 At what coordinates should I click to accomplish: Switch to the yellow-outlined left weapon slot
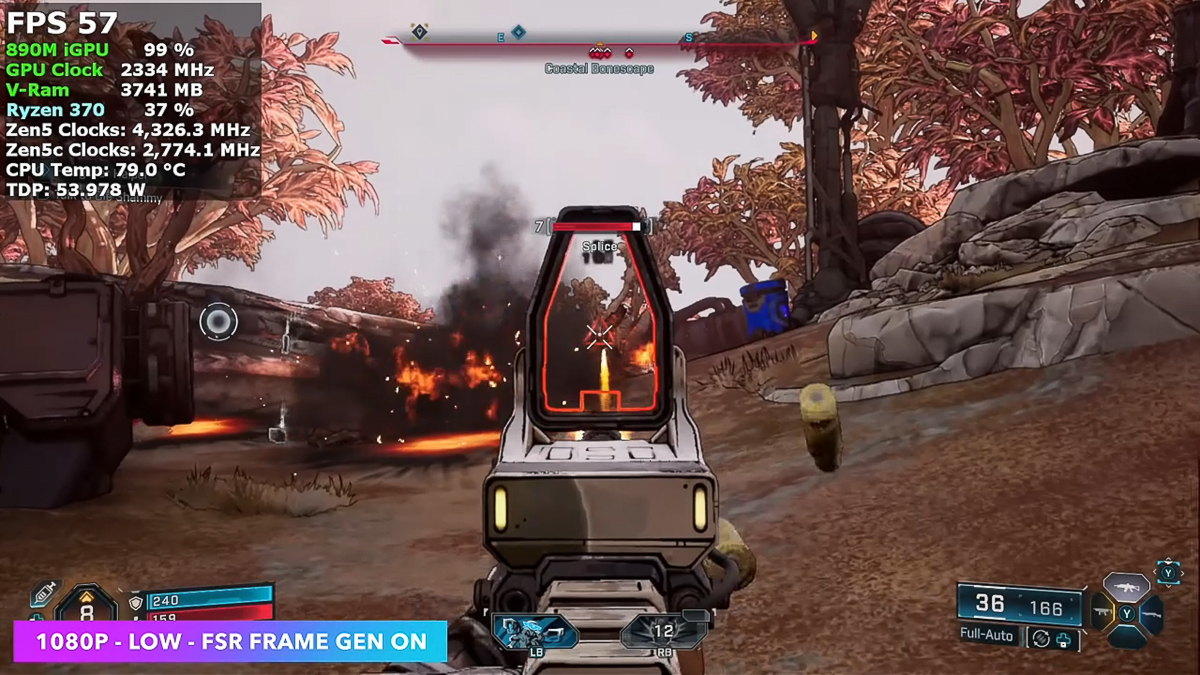1102,612
